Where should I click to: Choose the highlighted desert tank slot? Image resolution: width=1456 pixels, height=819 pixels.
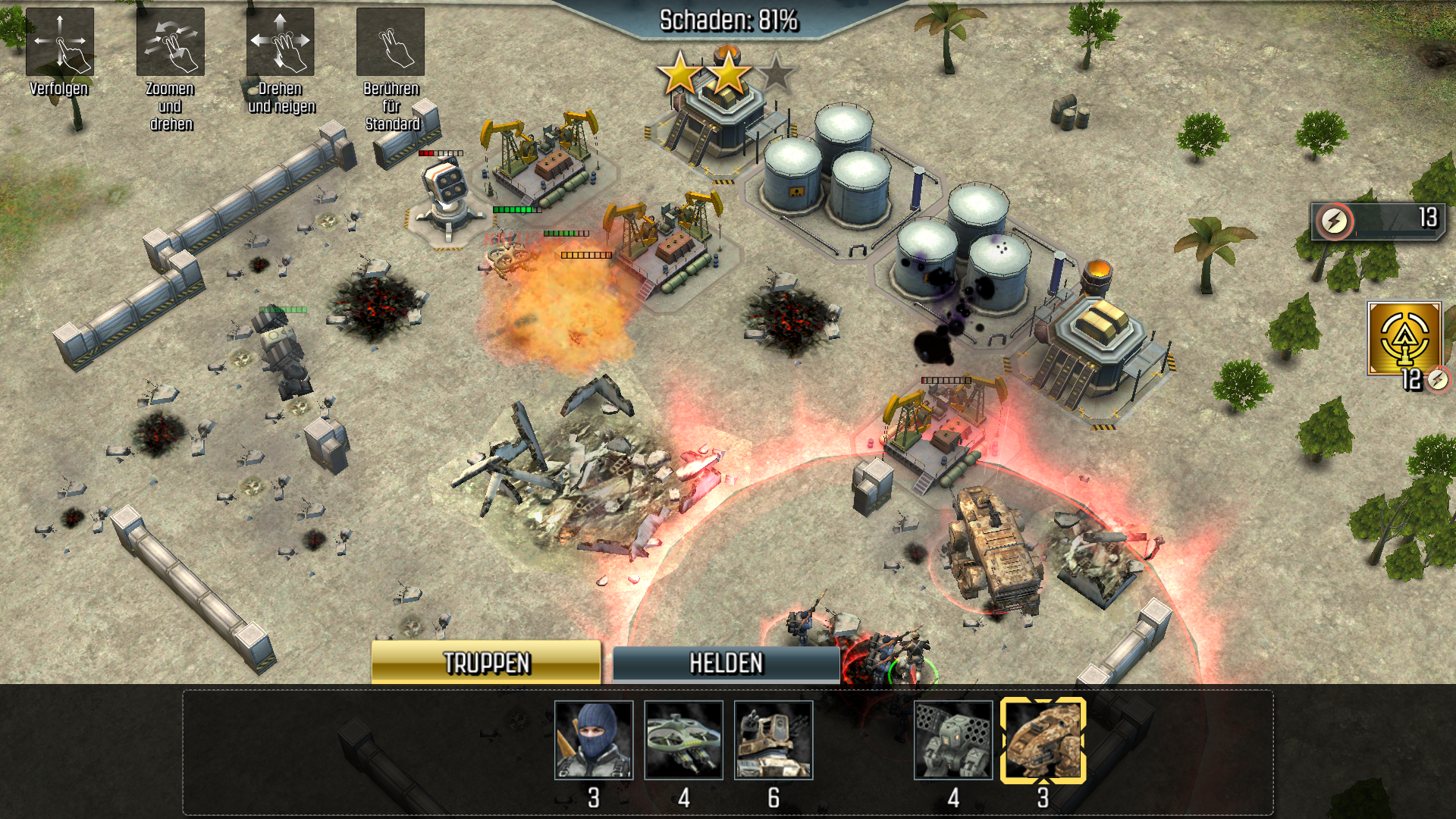point(1043,740)
